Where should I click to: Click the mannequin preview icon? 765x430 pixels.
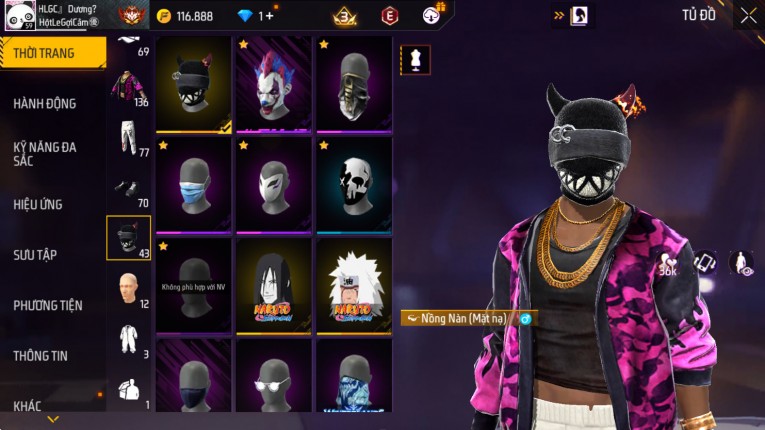point(416,59)
